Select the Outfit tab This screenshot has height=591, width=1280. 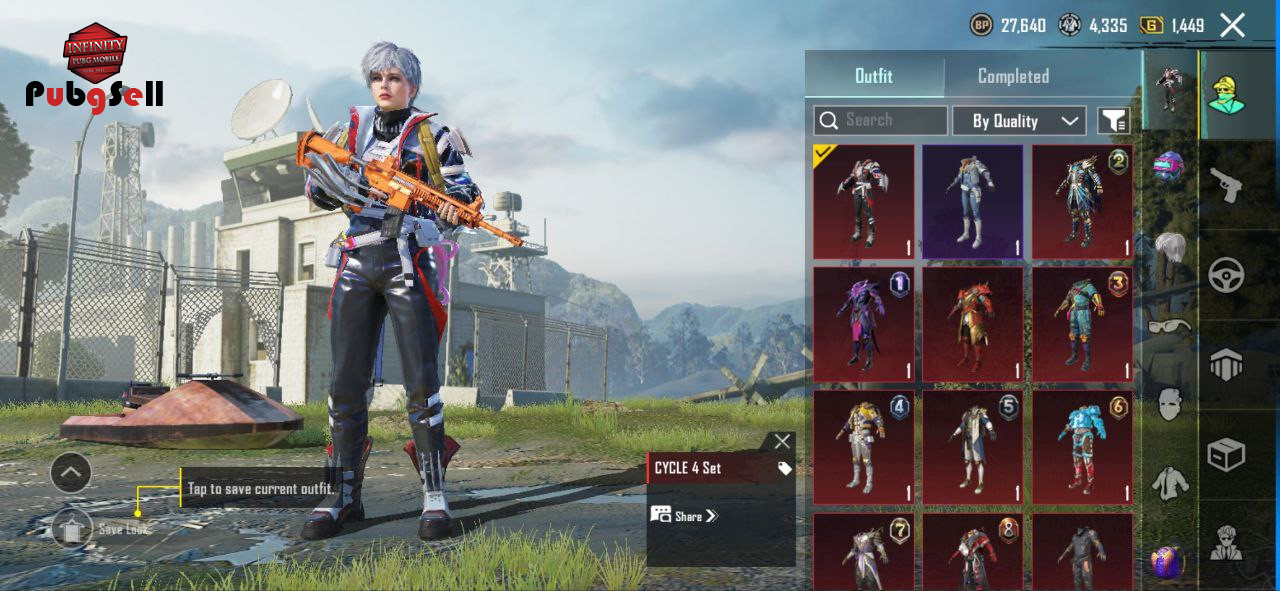873,76
